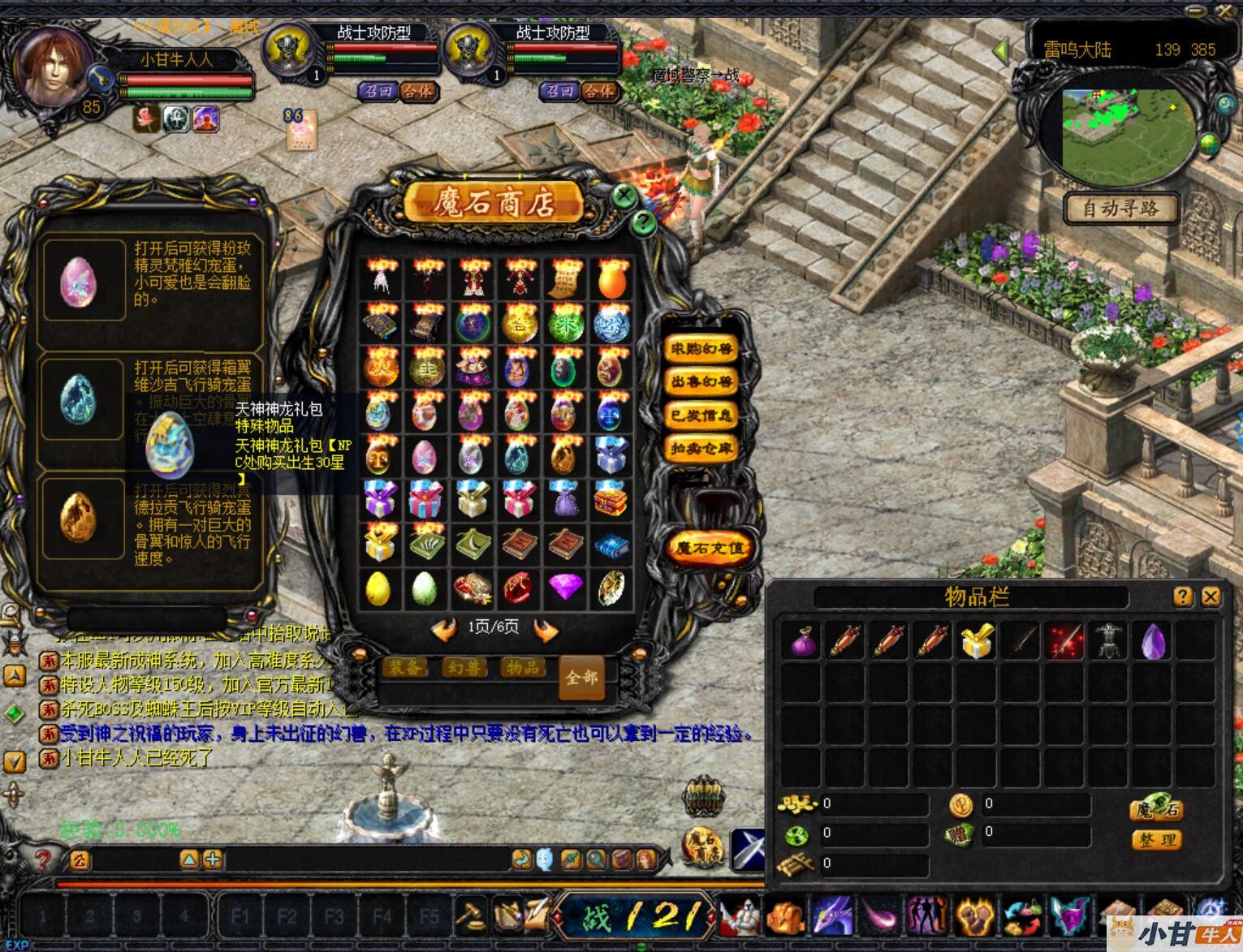Switch to the 幻兽 shop tab
Image resolution: width=1243 pixels, height=952 pixels.
click(x=464, y=668)
